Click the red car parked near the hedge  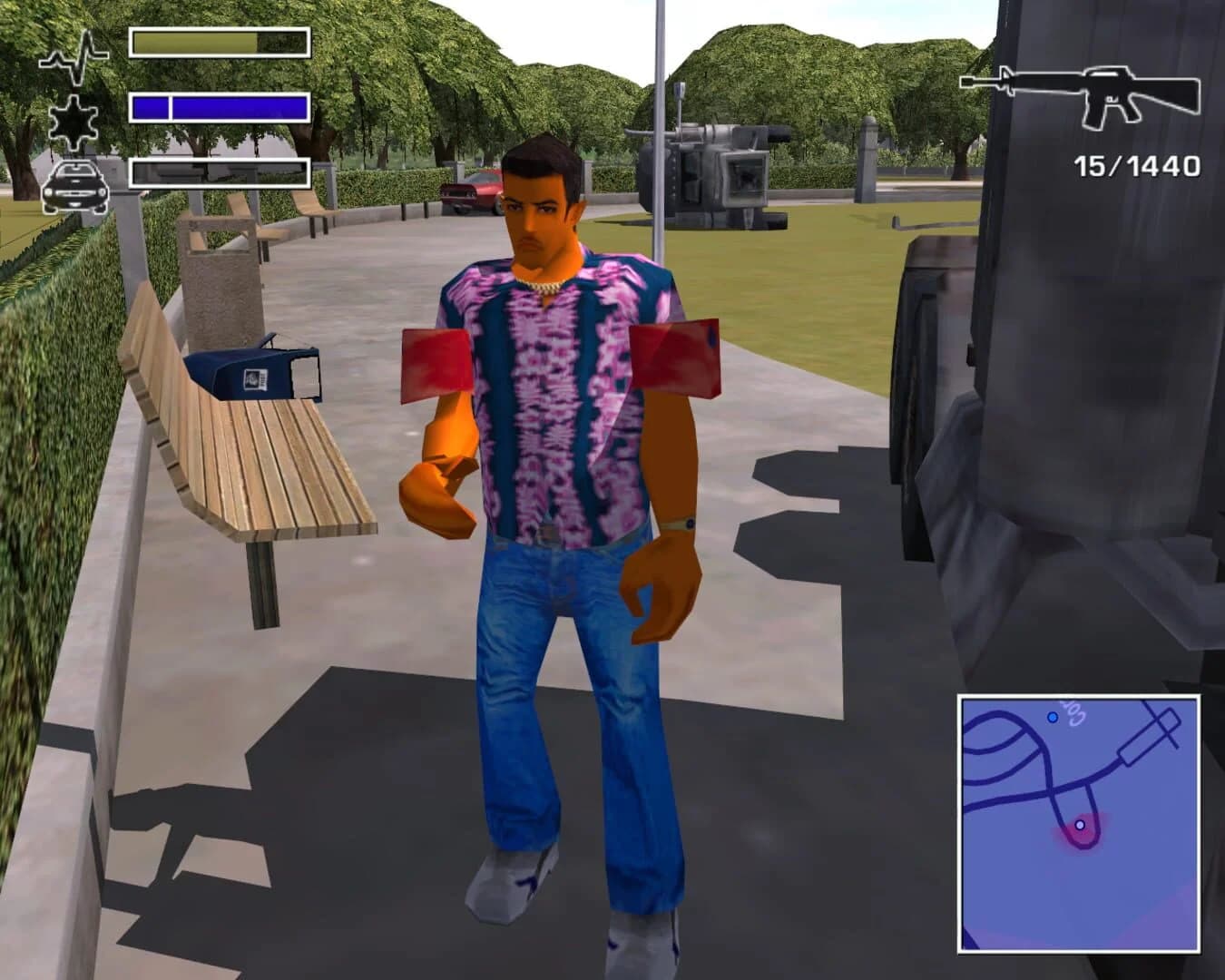[475, 188]
